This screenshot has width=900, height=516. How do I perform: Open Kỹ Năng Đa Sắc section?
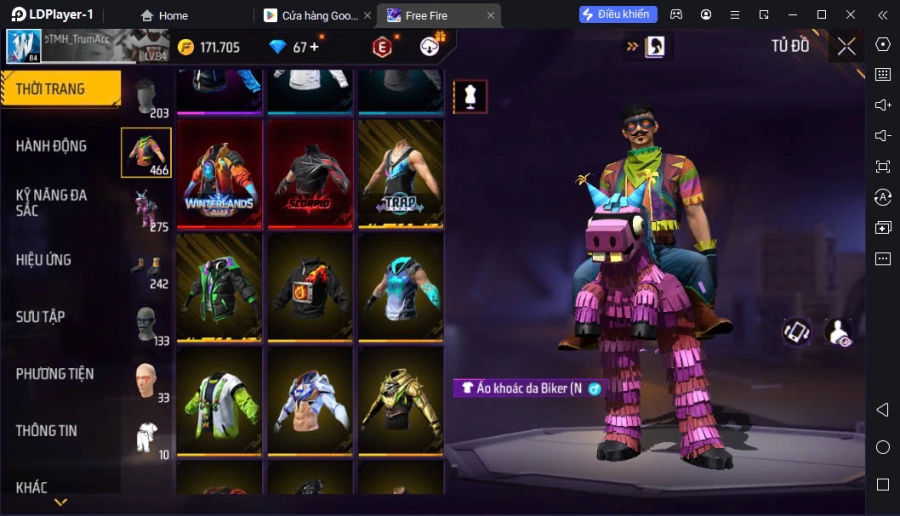pyautogui.click(x=52, y=202)
